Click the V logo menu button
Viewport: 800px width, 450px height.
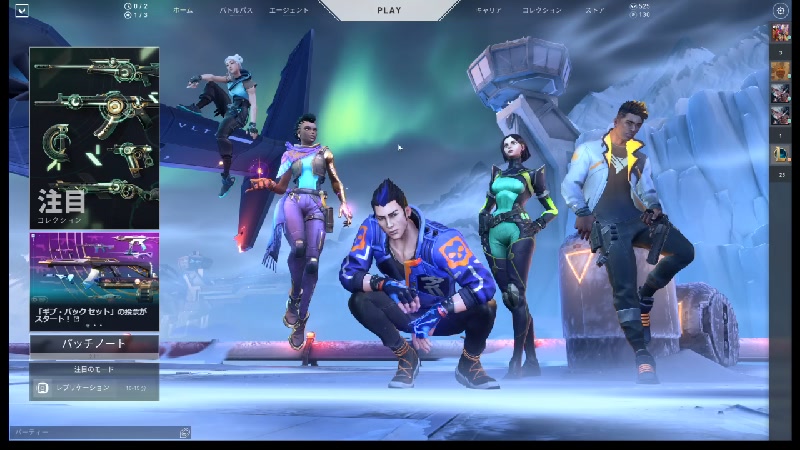tap(22, 11)
